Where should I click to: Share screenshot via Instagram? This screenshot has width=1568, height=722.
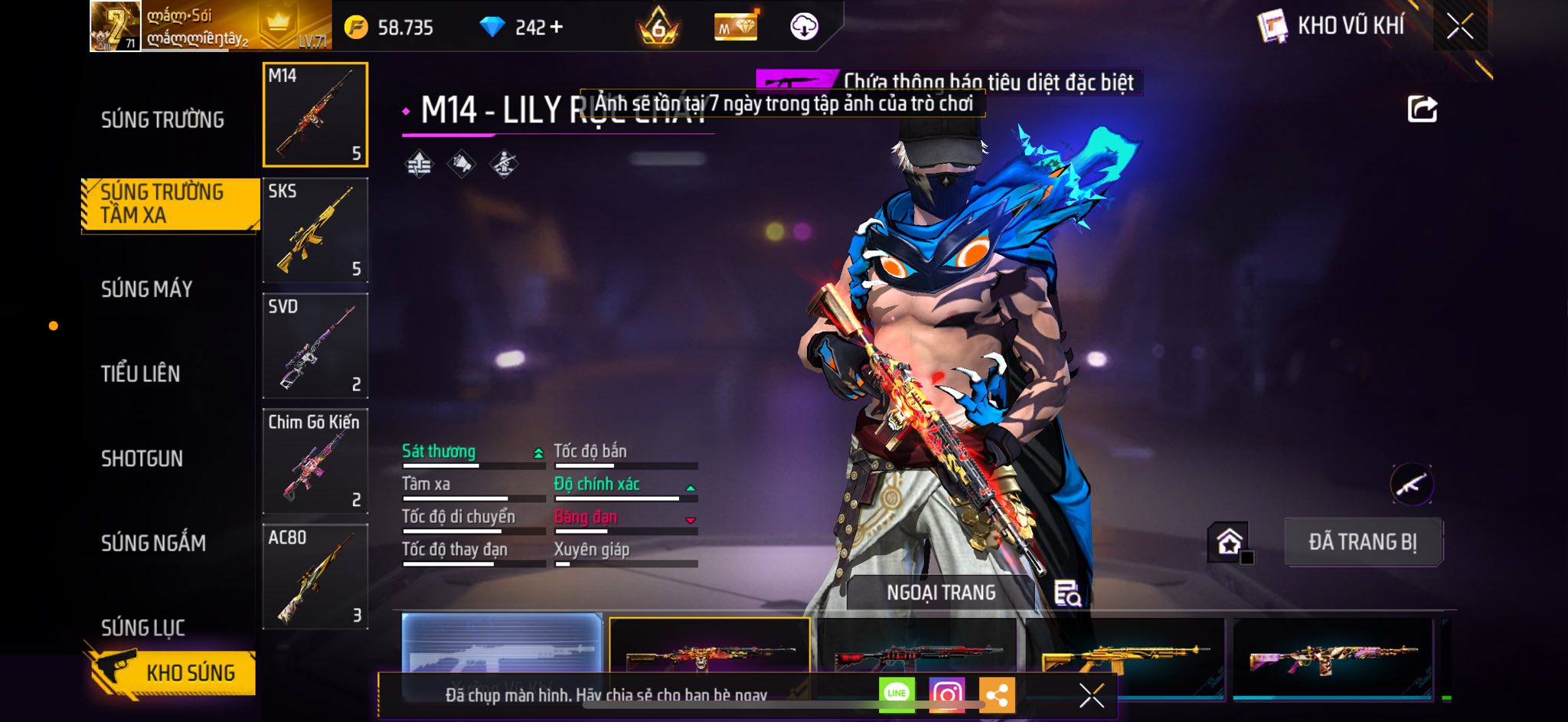click(x=946, y=694)
